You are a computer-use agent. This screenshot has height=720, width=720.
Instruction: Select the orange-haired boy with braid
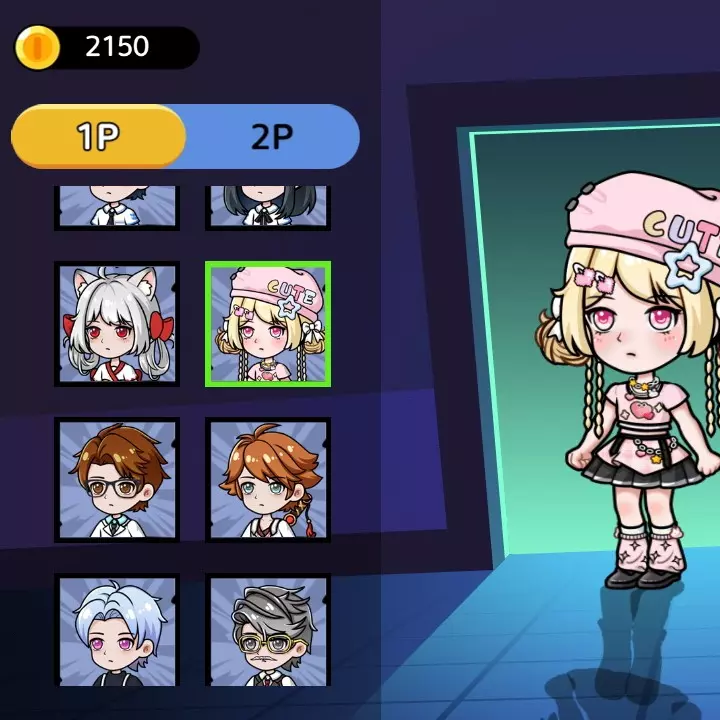tap(268, 480)
